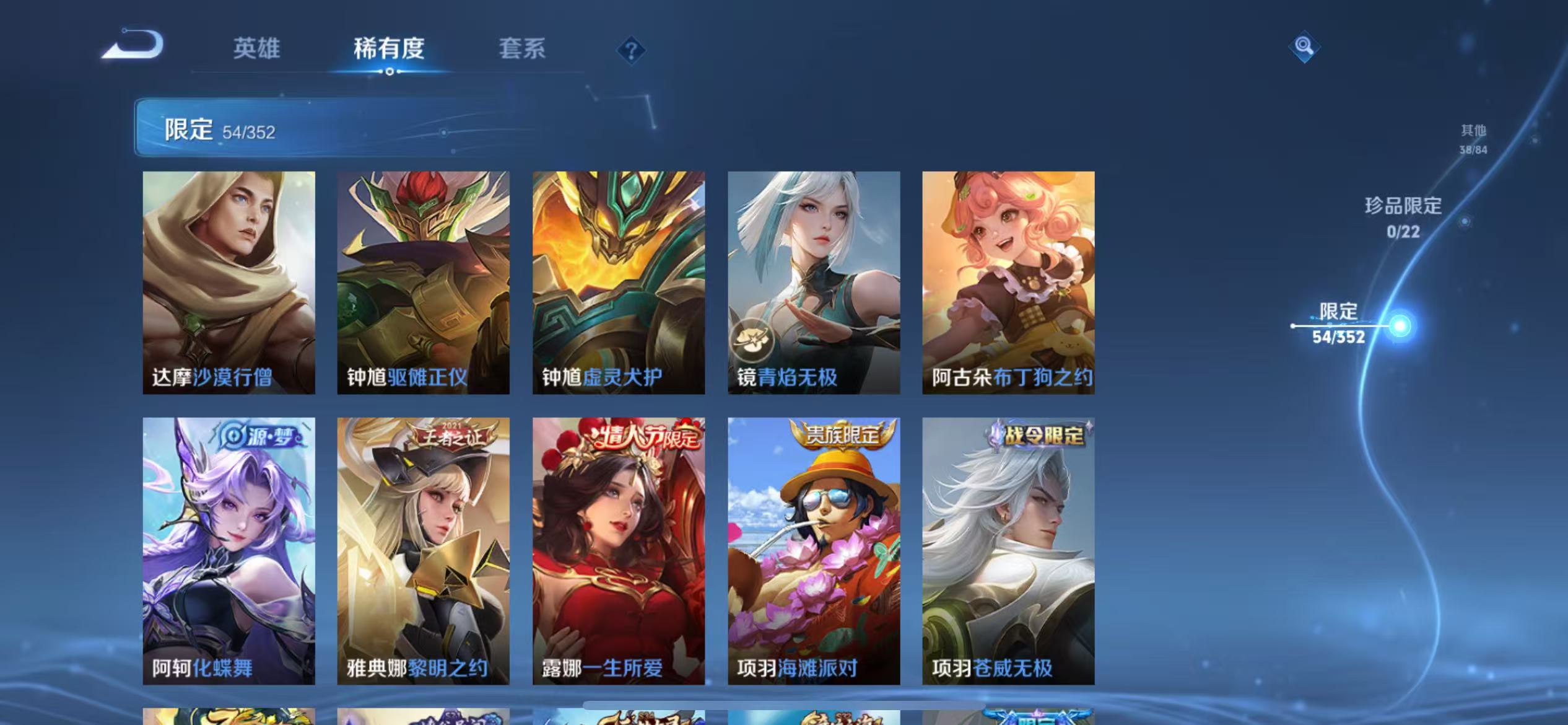This screenshot has width=1568, height=725.
Task: Switch to the 英雄 tab
Action: tap(257, 50)
